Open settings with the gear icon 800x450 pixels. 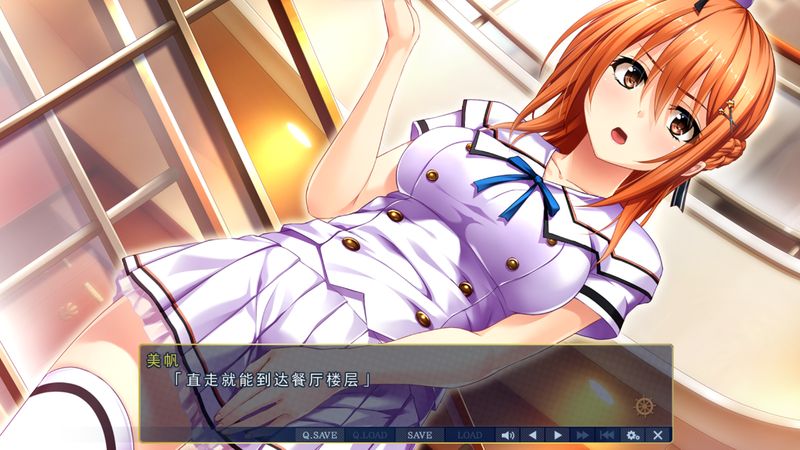pos(632,435)
